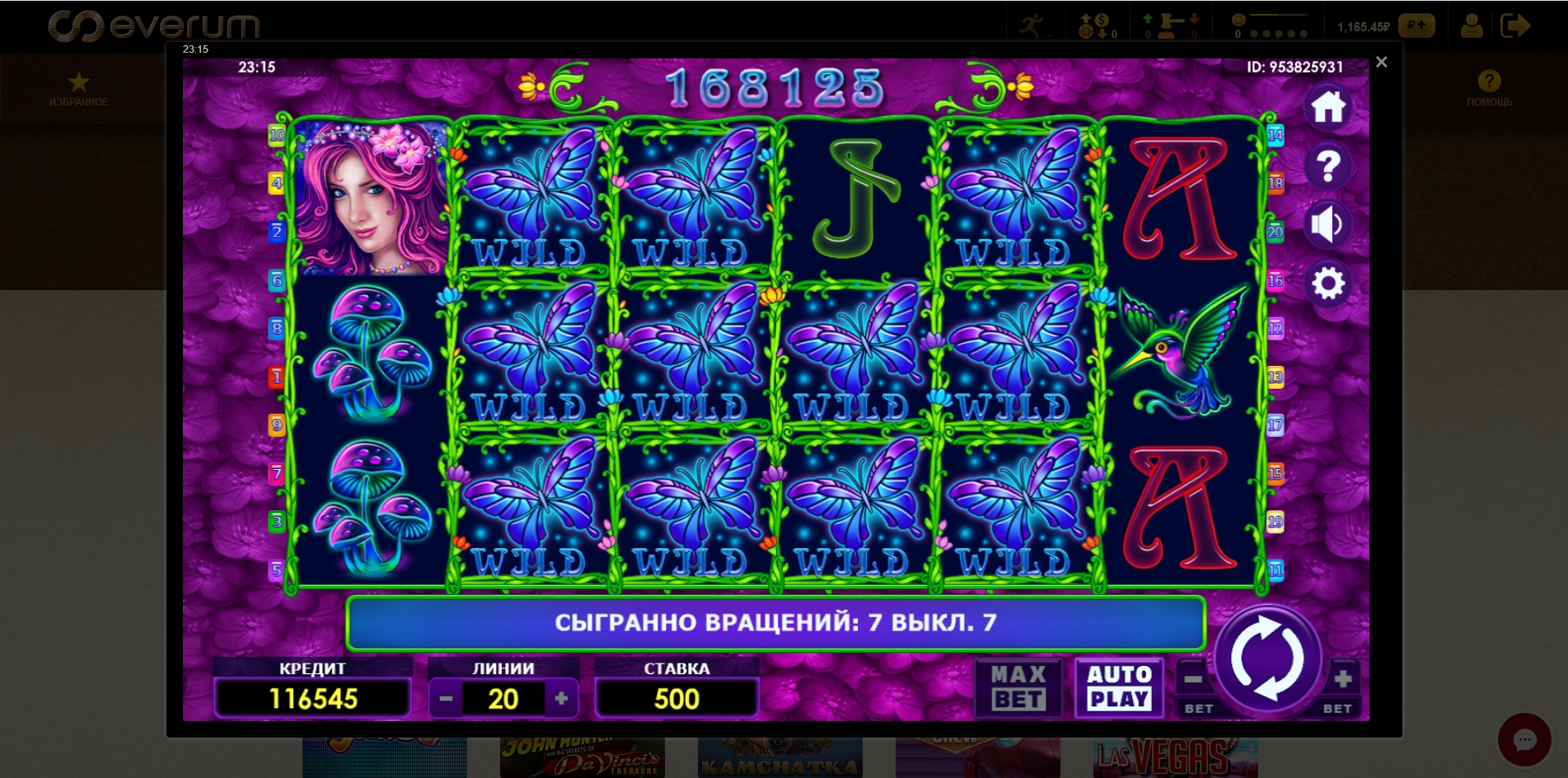Open the game home icon
Viewport: 1568px width, 778px height.
pos(1329,105)
